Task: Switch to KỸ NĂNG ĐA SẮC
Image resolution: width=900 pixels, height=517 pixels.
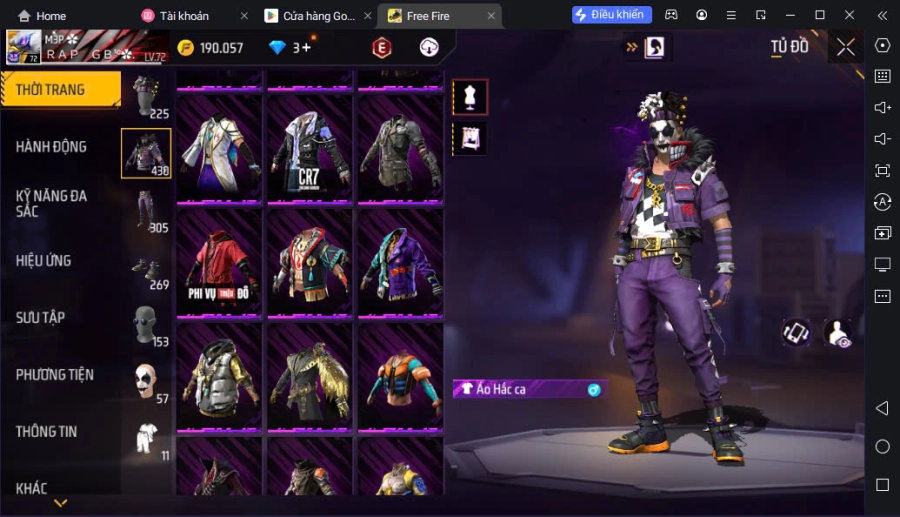Action: pos(52,203)
